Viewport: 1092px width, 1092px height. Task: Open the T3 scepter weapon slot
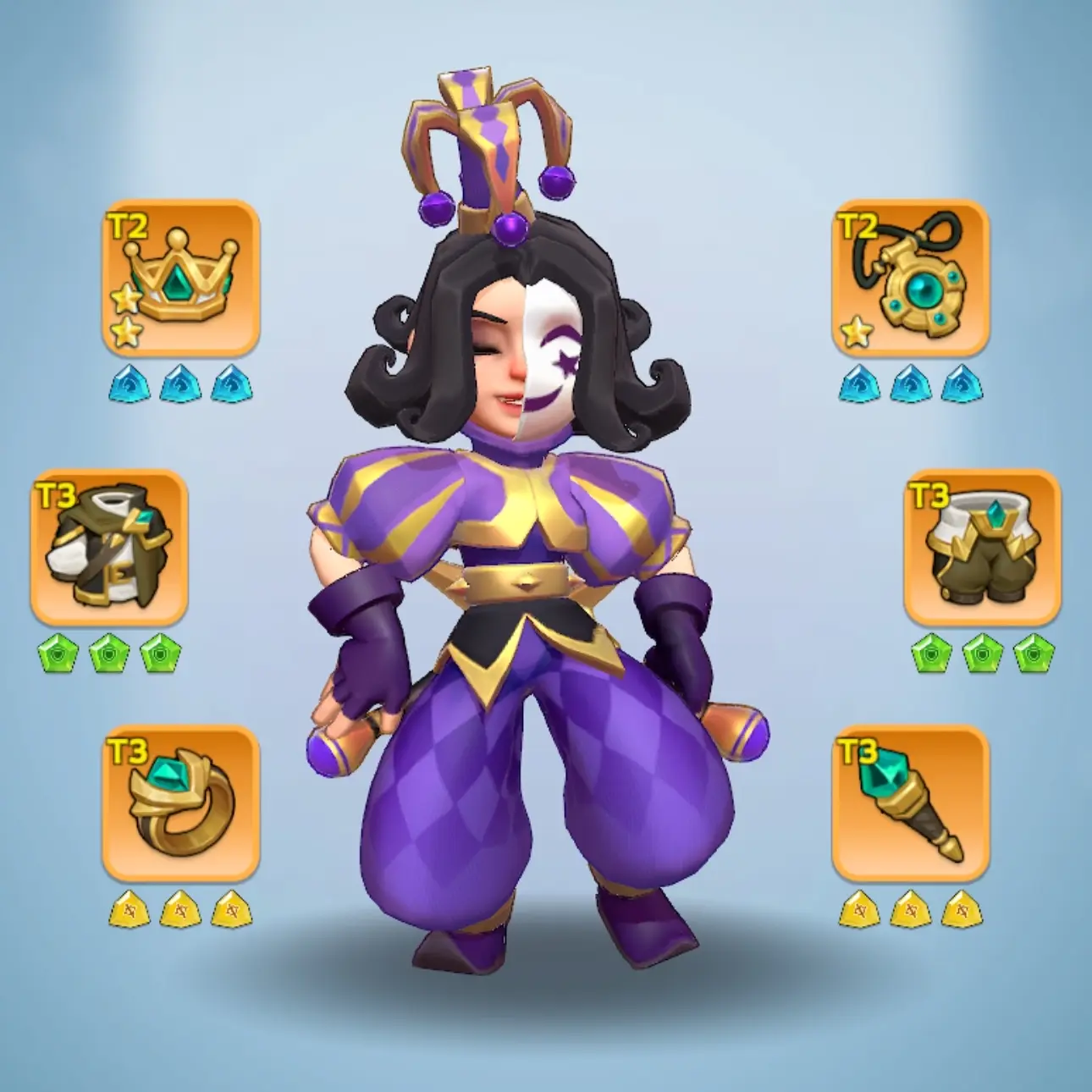tap(910, 802)
